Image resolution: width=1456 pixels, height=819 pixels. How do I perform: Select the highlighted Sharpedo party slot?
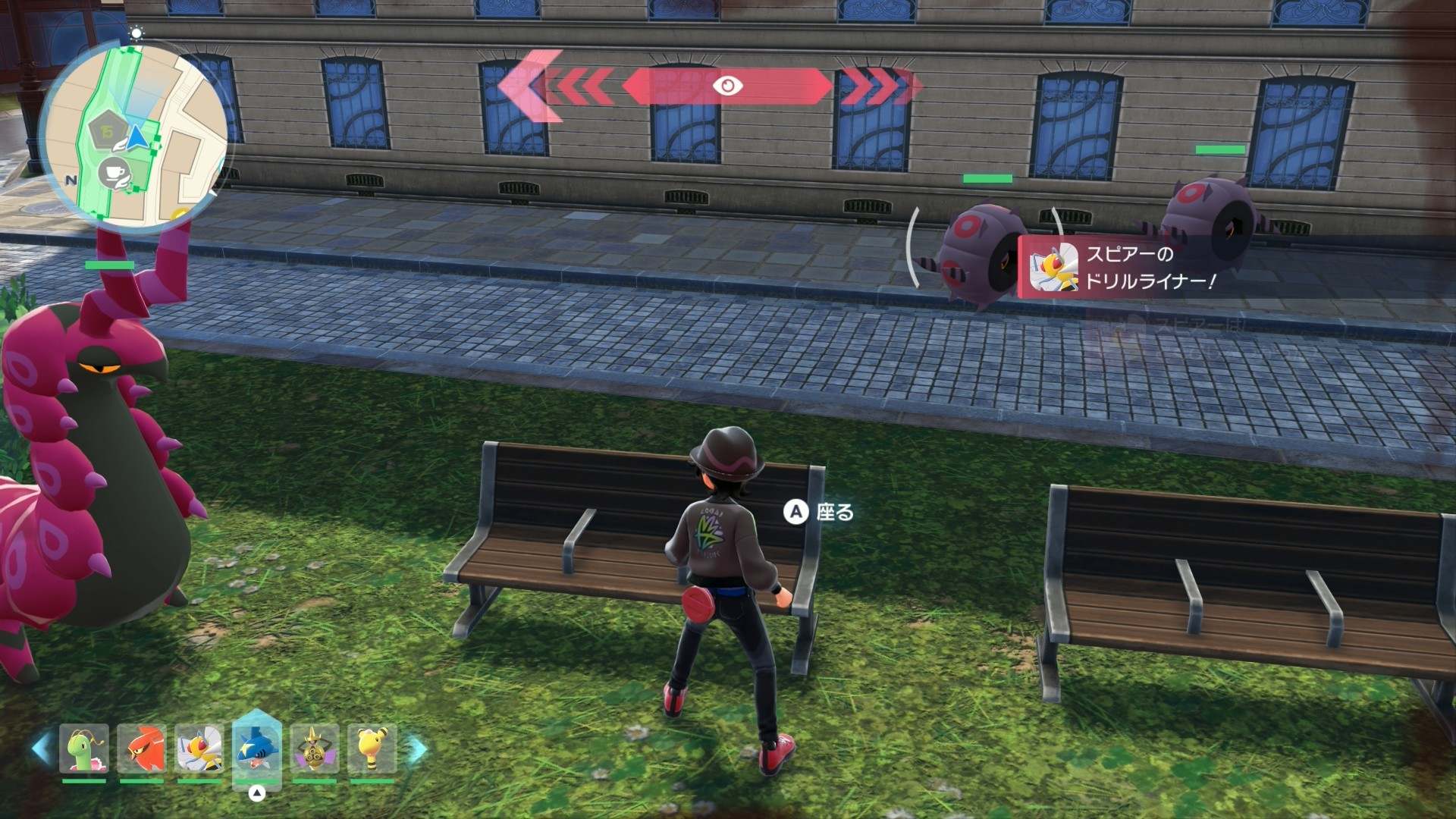click(257, 749)
